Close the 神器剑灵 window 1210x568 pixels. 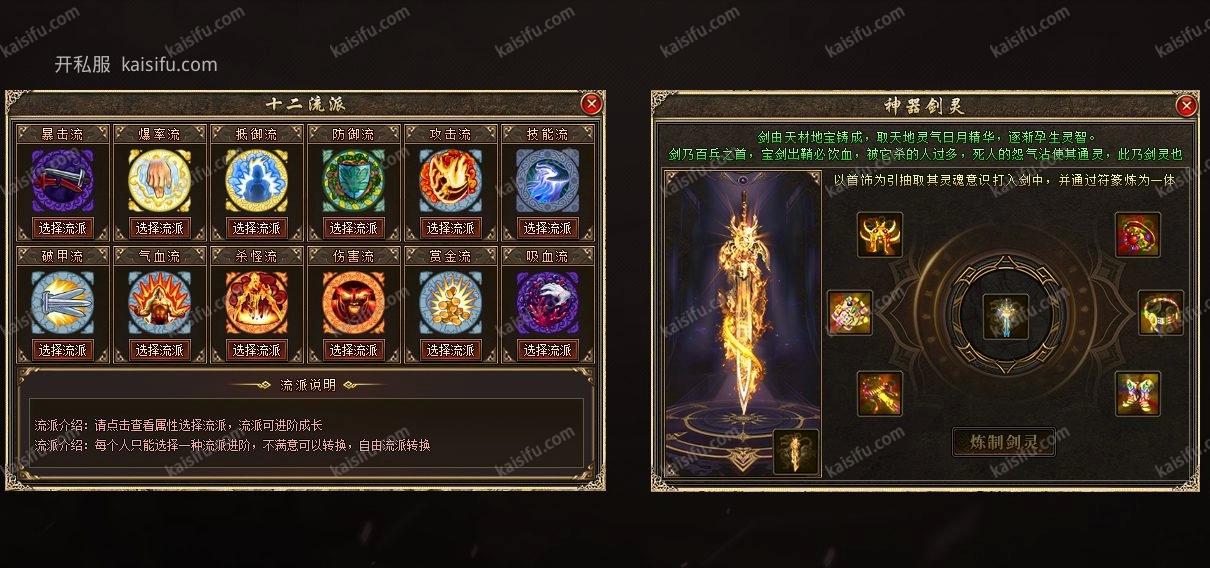click(x=1186, y=105)
